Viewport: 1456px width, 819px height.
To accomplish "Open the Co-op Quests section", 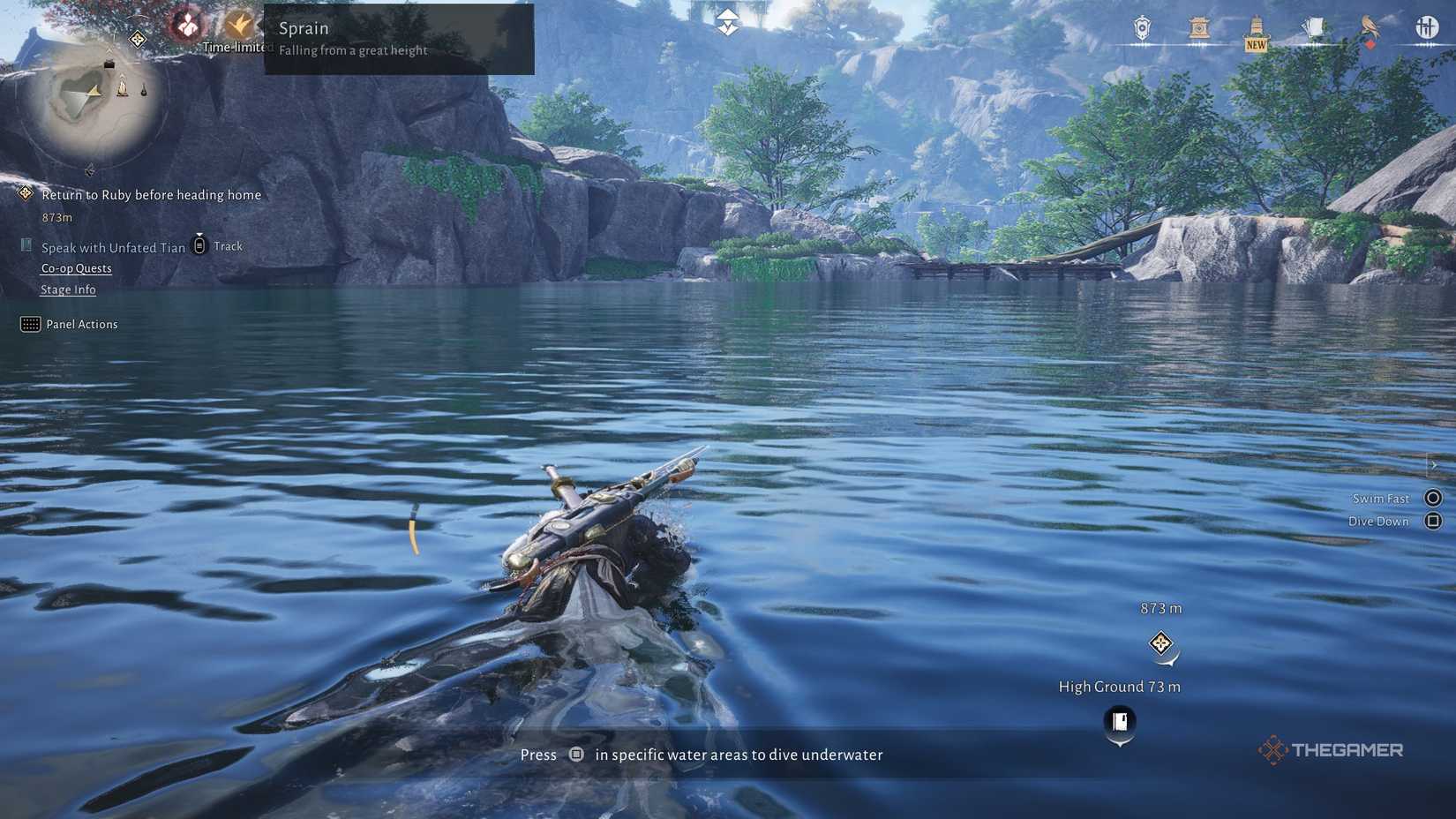I will pos(76,267).
